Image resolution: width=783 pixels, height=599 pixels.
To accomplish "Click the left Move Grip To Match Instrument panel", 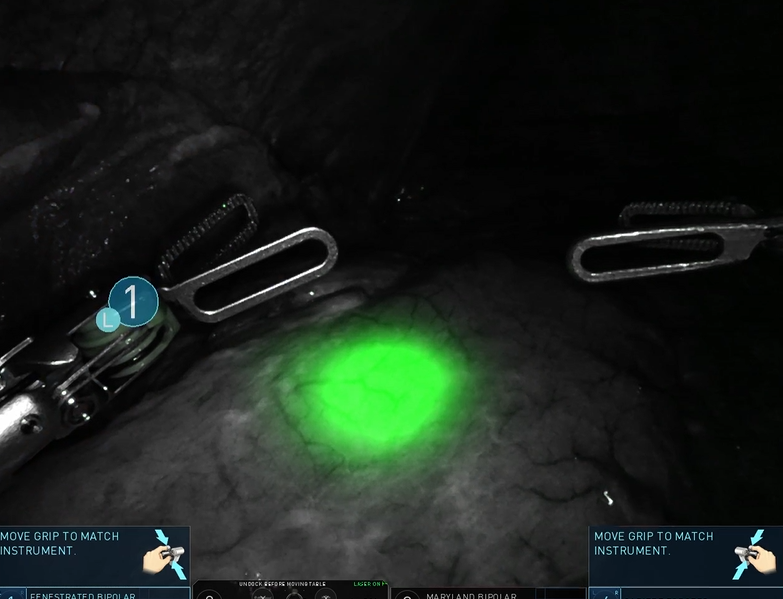I will [x=94, y=555].
